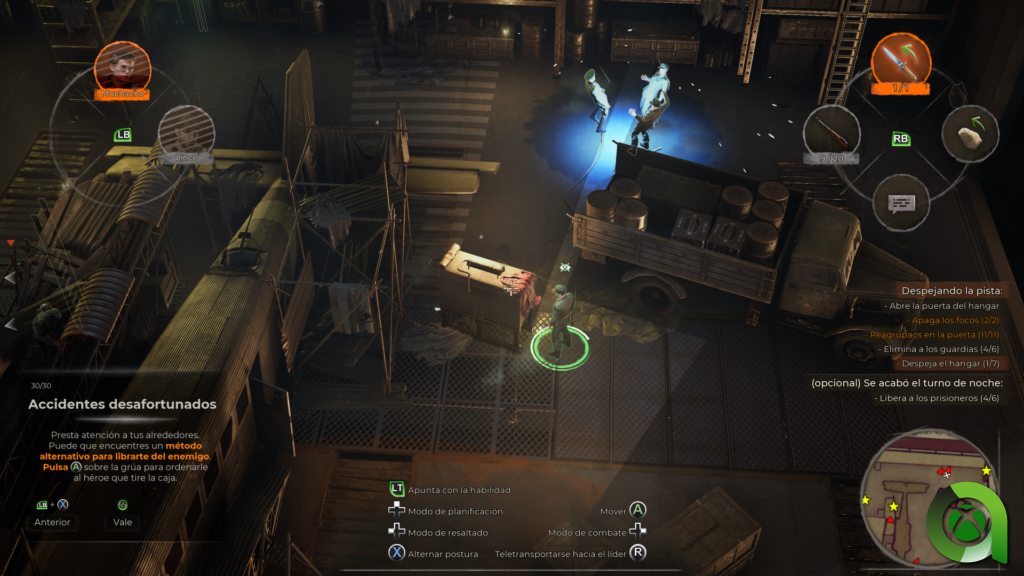Select the rifle weapon slot
Image resolution: width=1024 pixels, height=576 pixels.
(x=831, y=133)
